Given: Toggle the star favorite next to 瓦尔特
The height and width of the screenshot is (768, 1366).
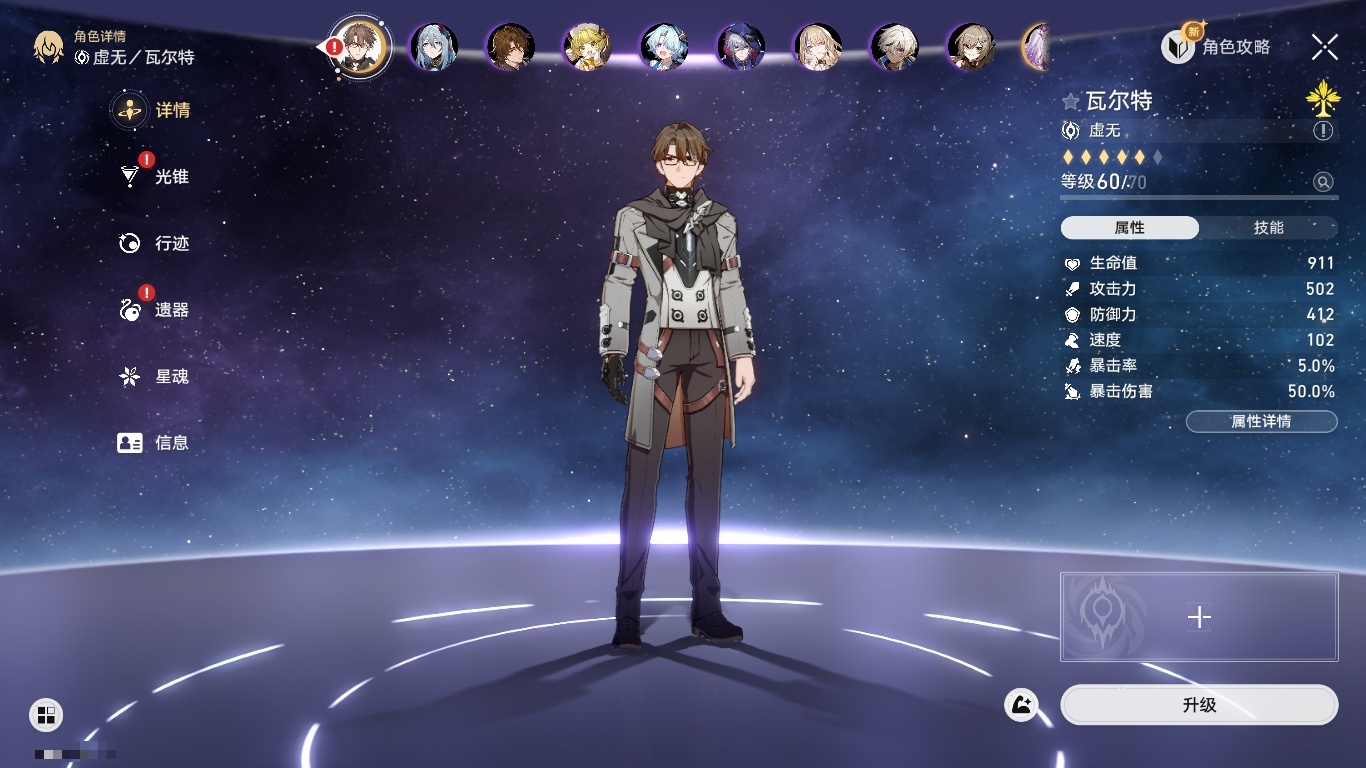Looking at the screenshot, I should point(1071,101).
